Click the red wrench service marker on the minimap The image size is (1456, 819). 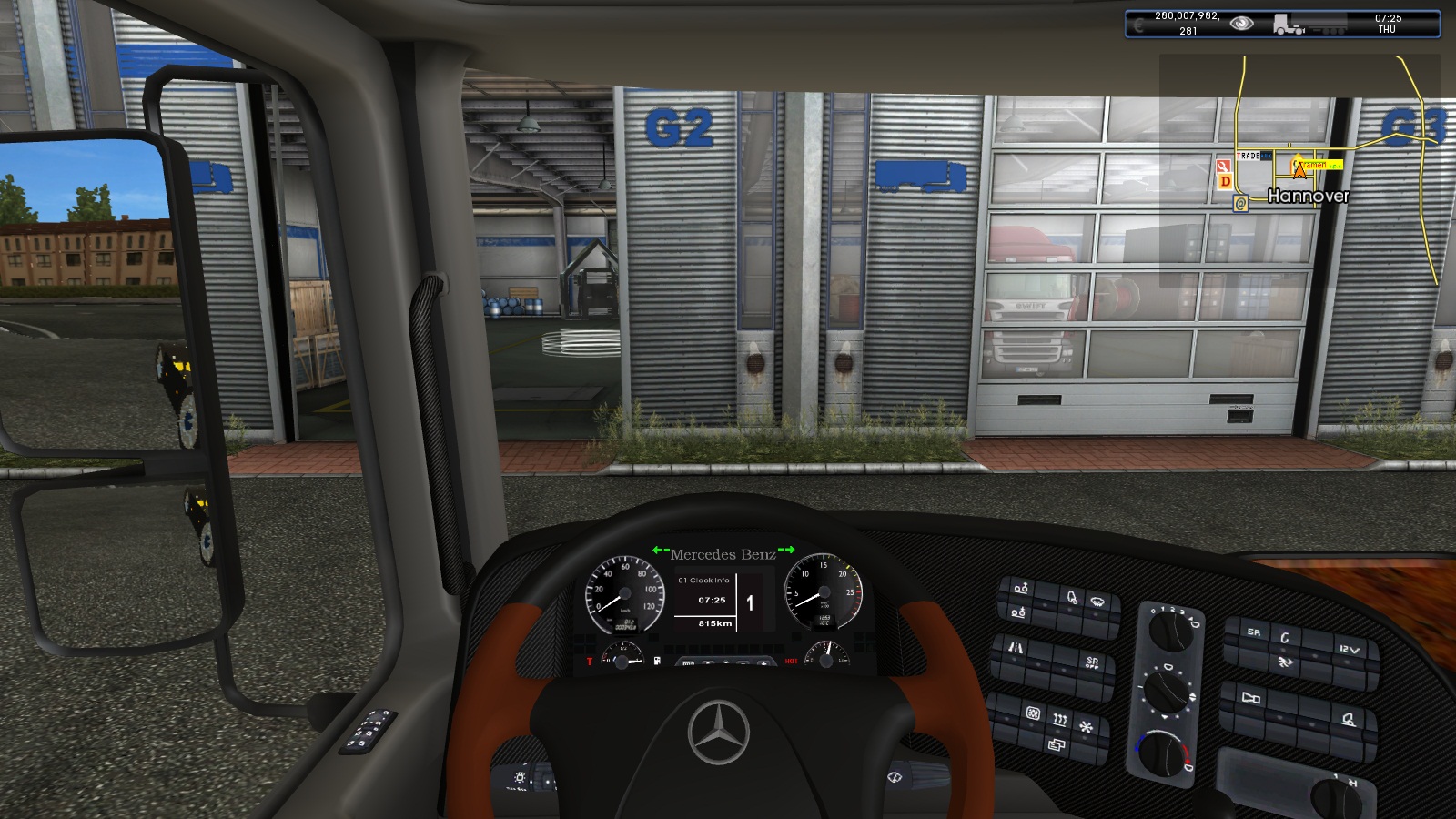tap(1224, 166)
